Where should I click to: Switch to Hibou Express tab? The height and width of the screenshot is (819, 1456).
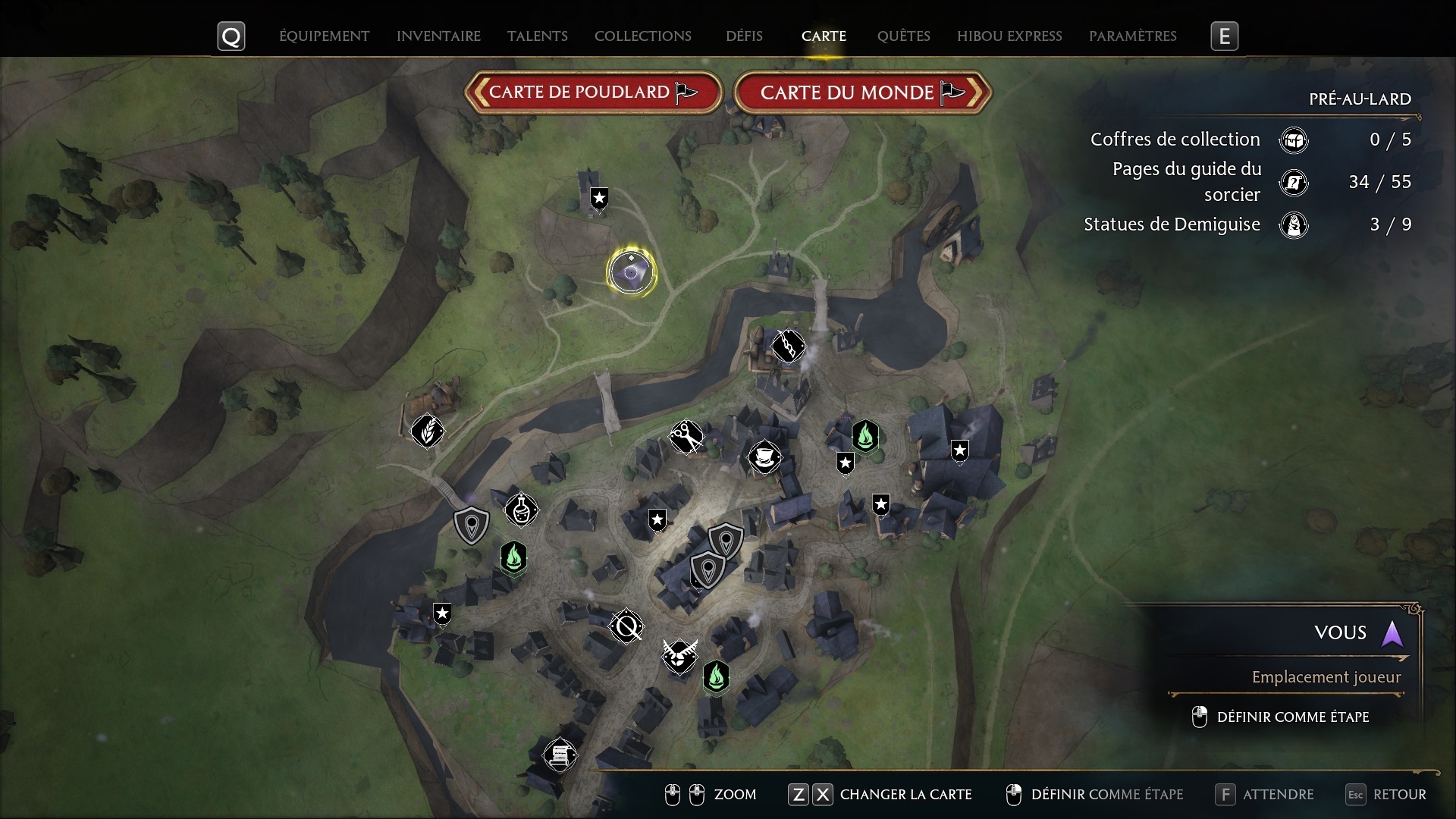coord(1009,36)
